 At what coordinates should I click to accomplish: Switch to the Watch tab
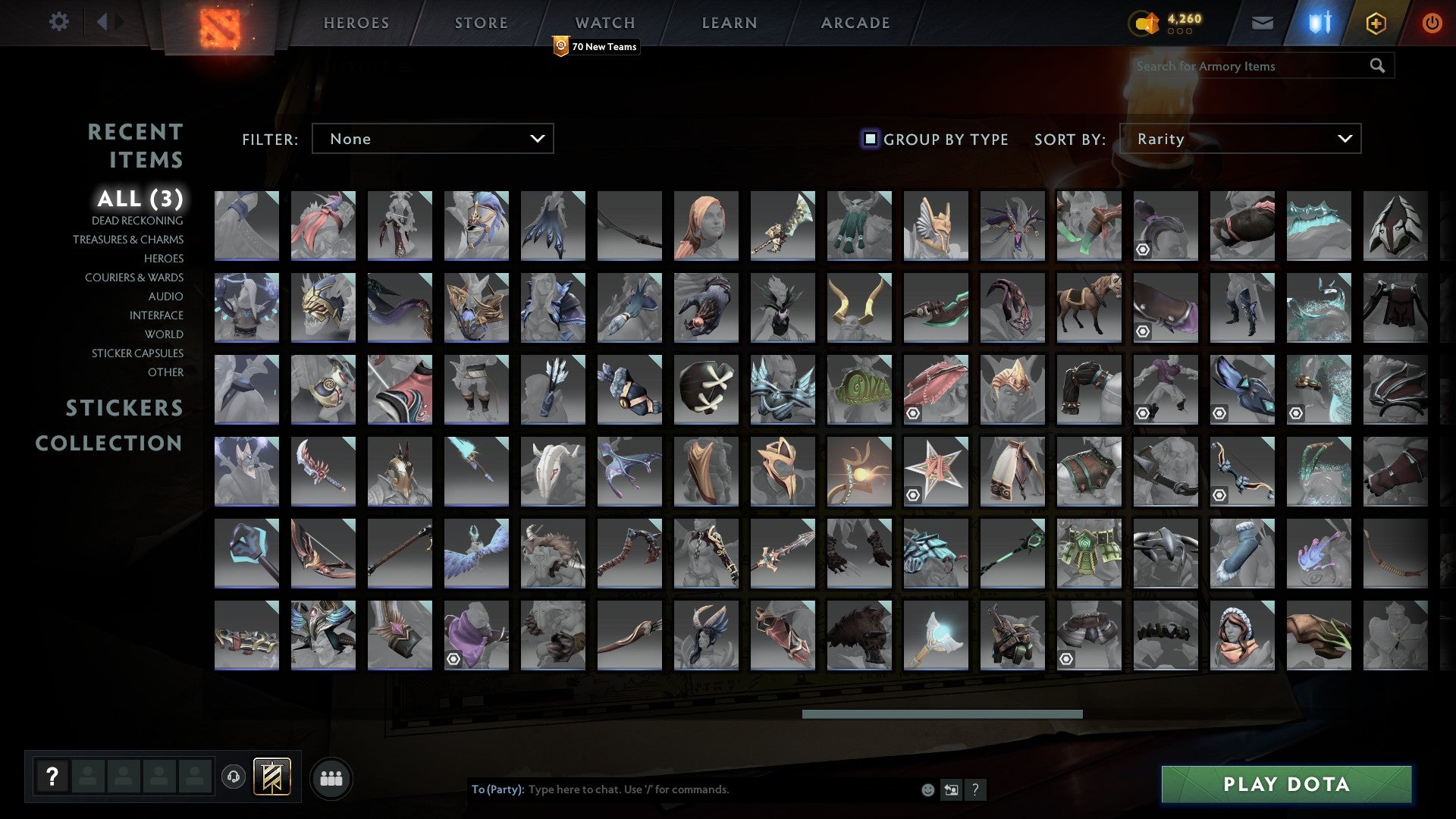click(604, 23)
